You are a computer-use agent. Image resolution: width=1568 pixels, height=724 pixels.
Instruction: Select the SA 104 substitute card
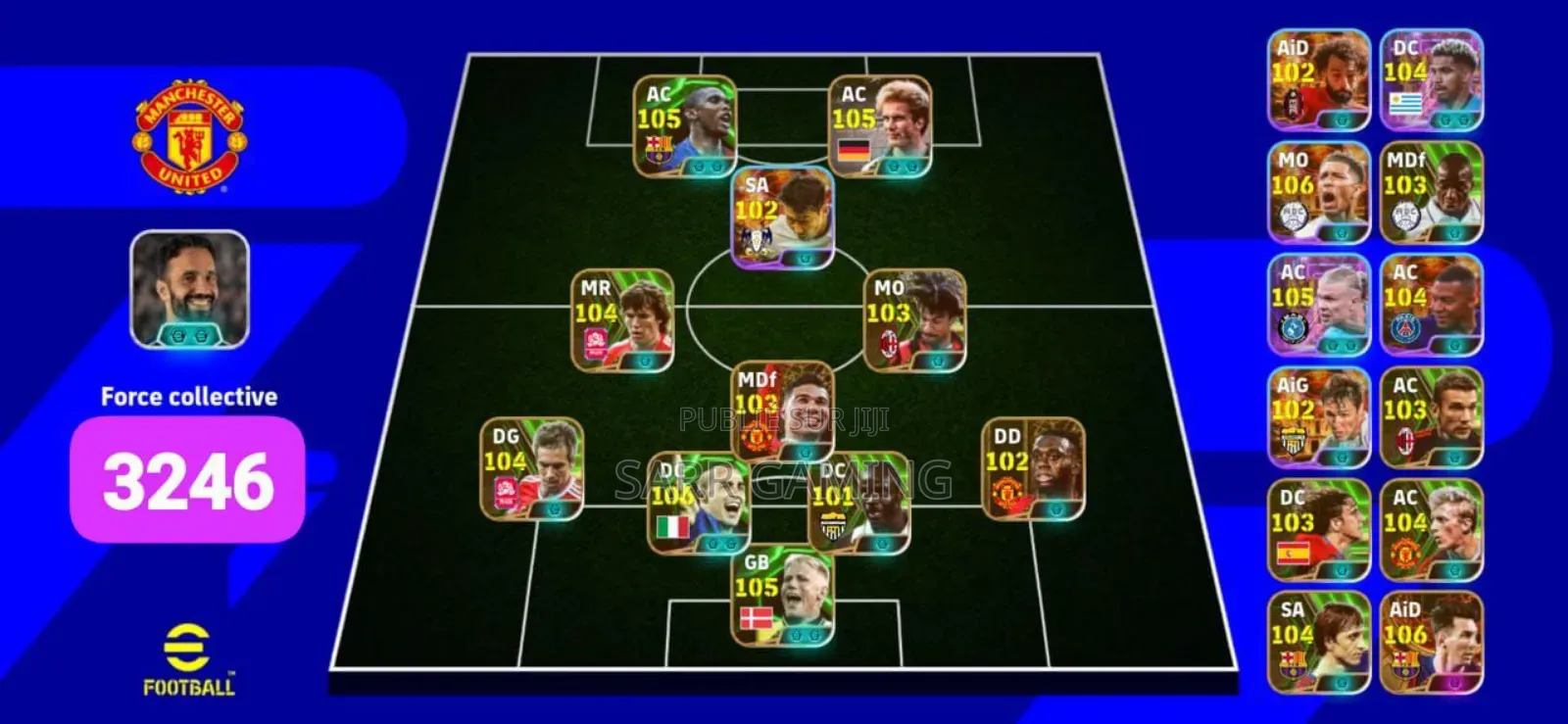1318,643
